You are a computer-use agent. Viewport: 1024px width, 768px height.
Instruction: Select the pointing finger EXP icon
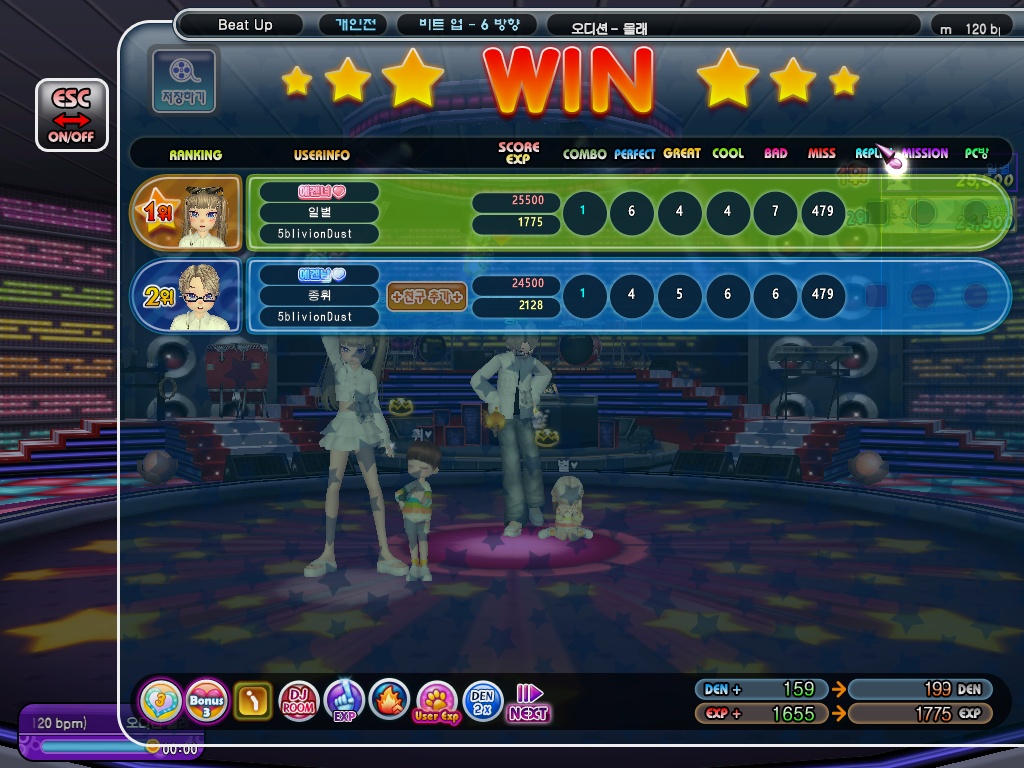[343, 701]
